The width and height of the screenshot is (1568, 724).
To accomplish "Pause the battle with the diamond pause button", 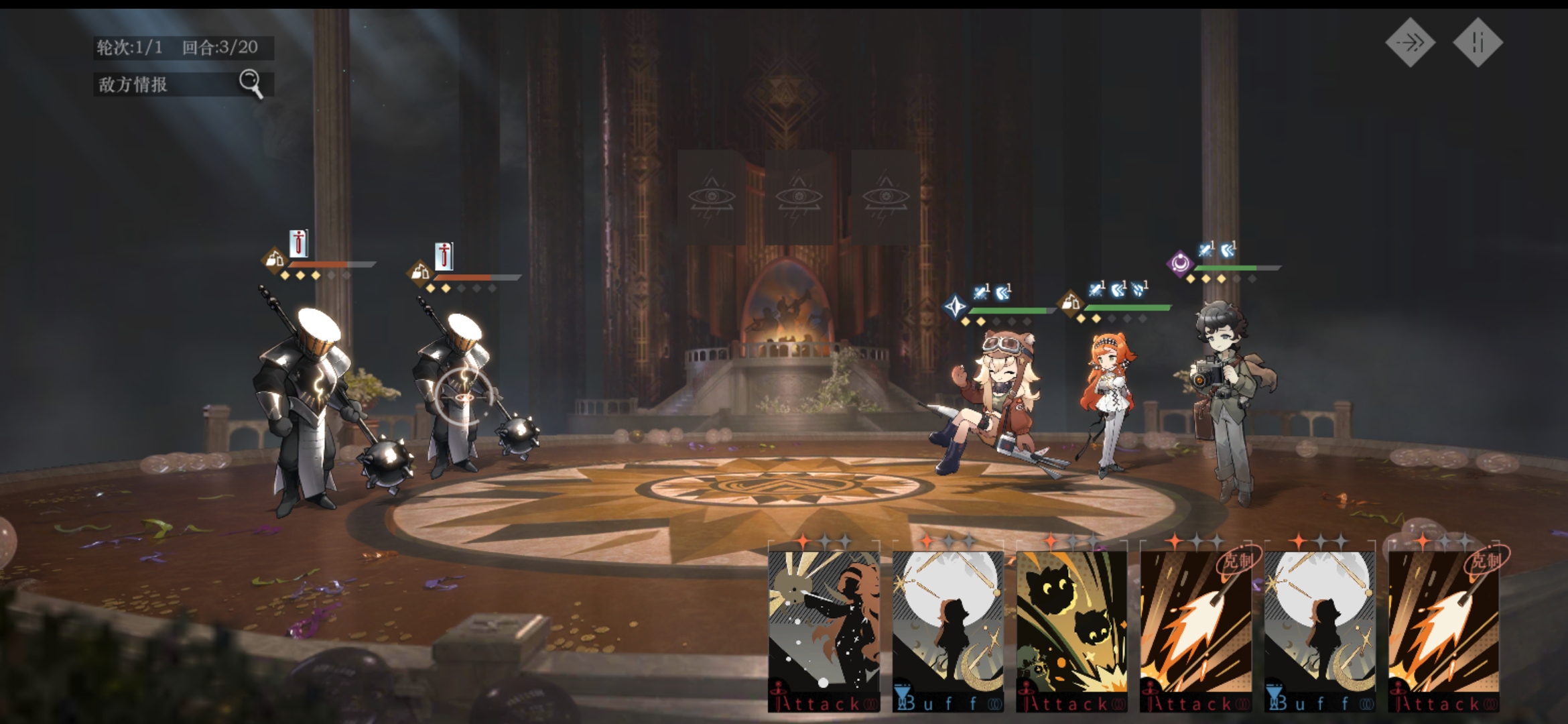I will [1478, 43].
